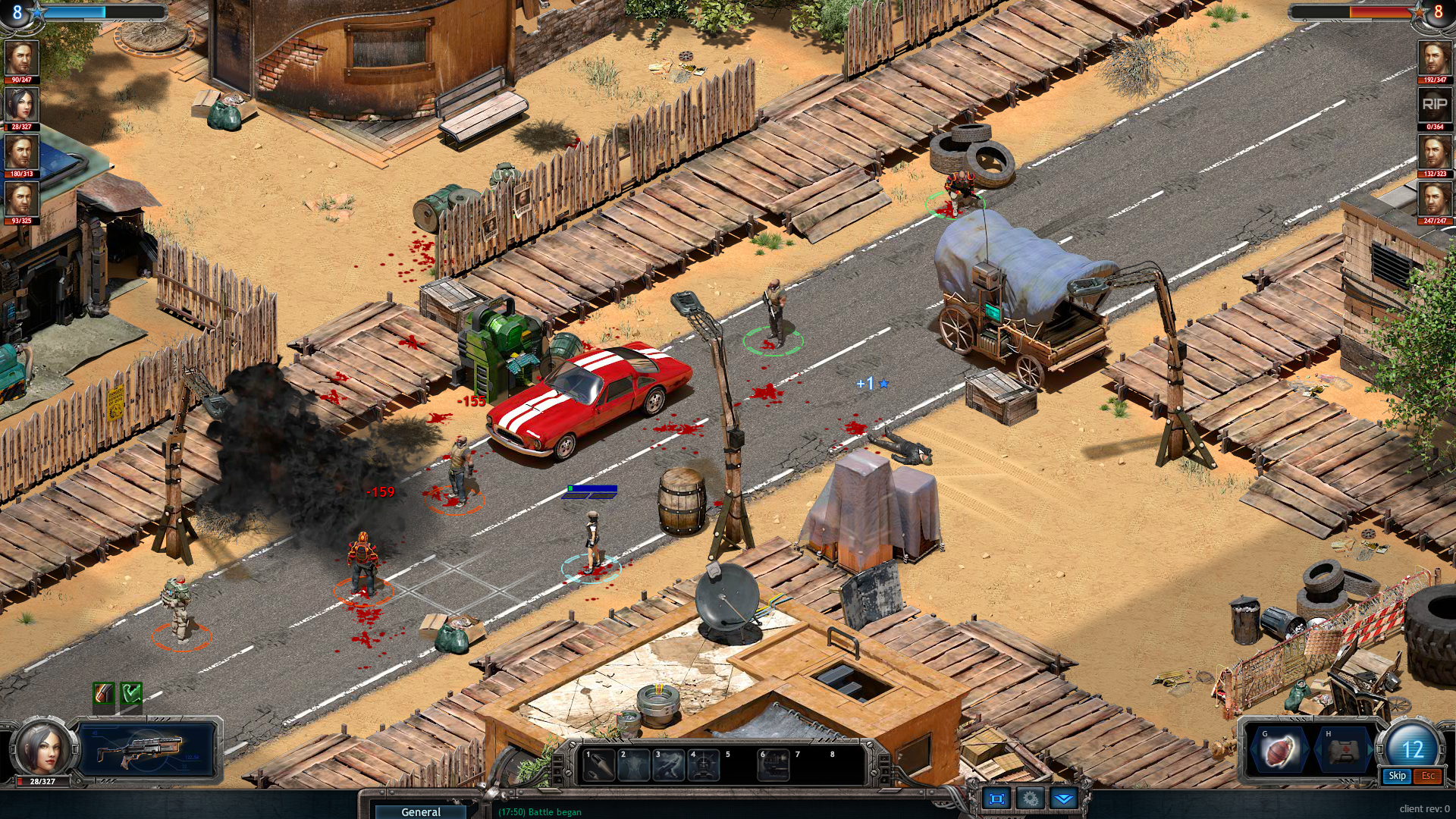Cycle grenades with the right arrow on slot G
Image resolution: width=1456 pixels, height=819 pixels.
click(1305, 748)
